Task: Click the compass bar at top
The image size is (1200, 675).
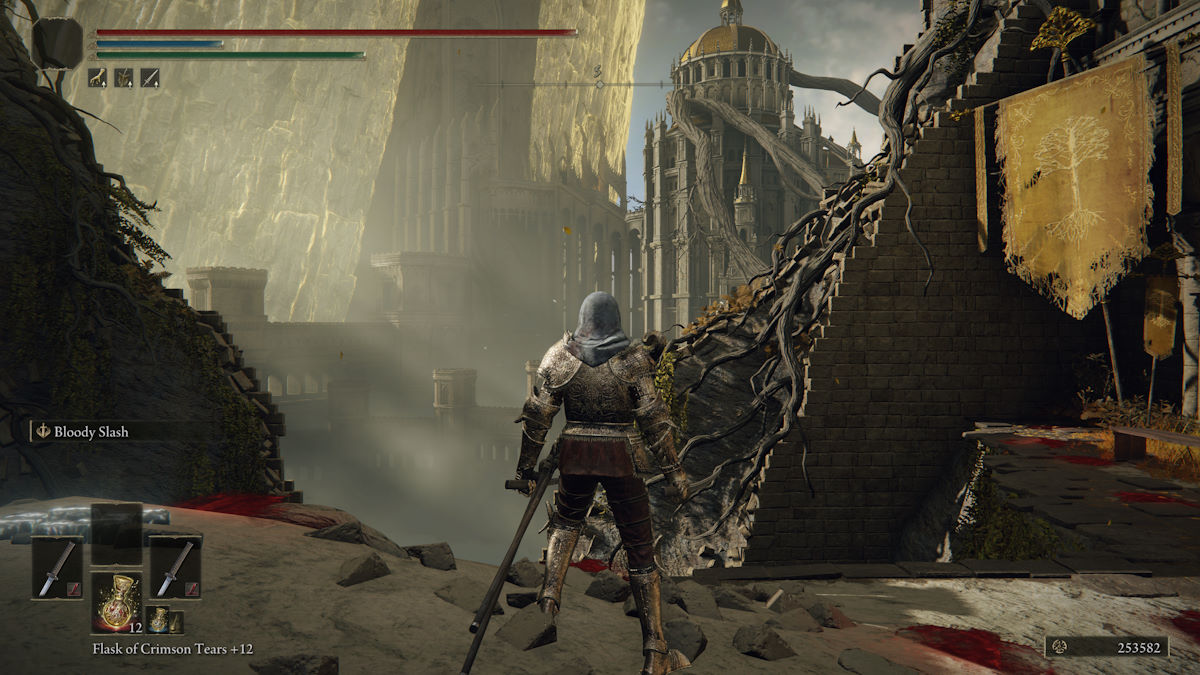Action: click(x=598, y=84)
